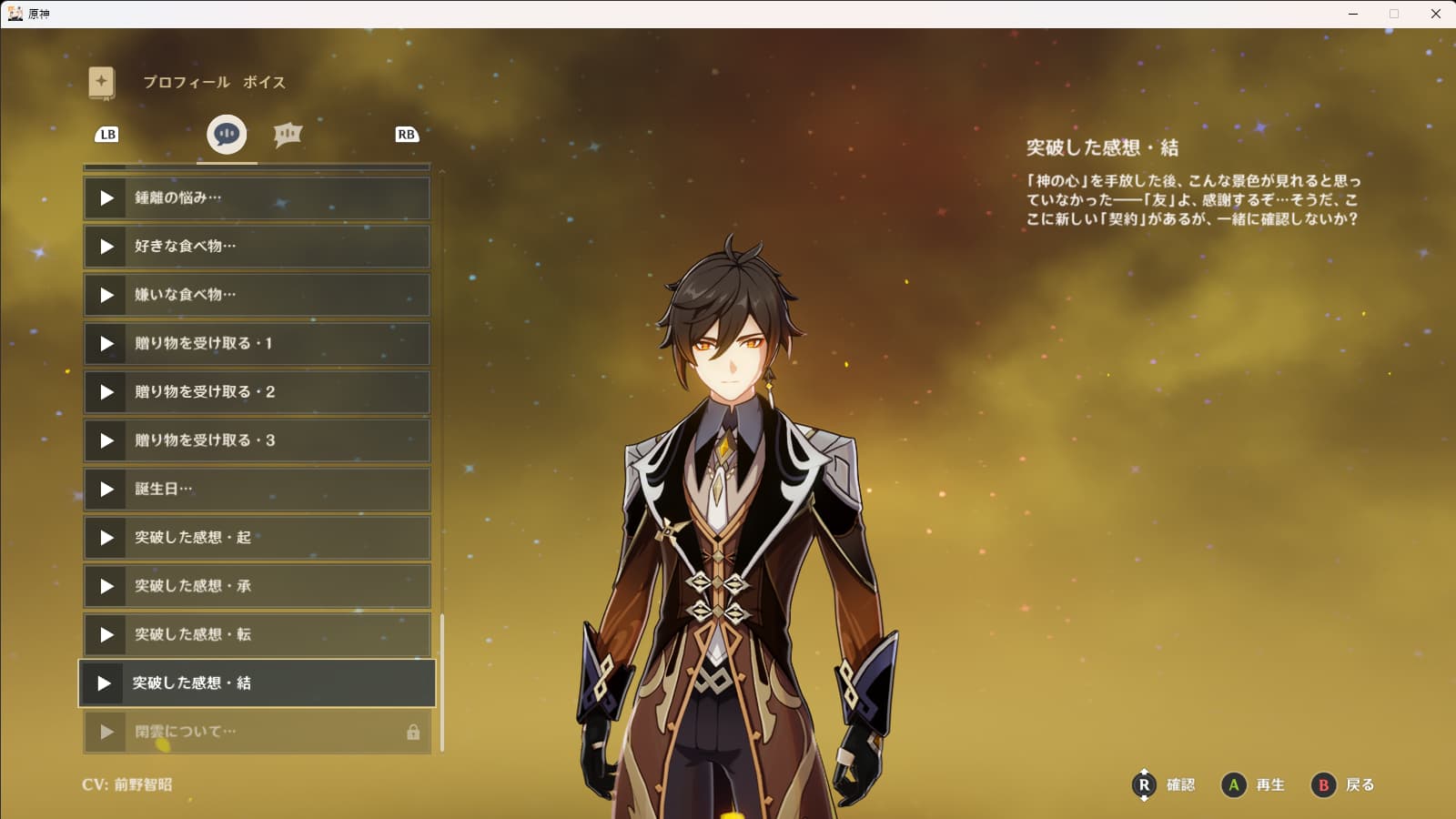Switch to the speech bubble voice tab

tap(227, 135)
